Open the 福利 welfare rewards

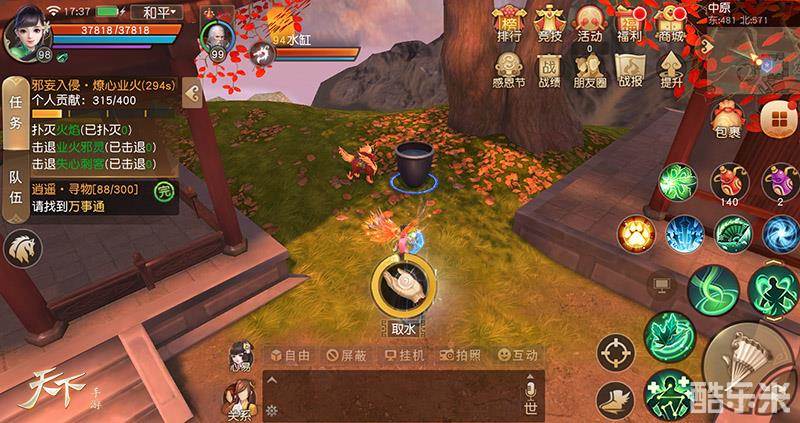click(629, 24)
